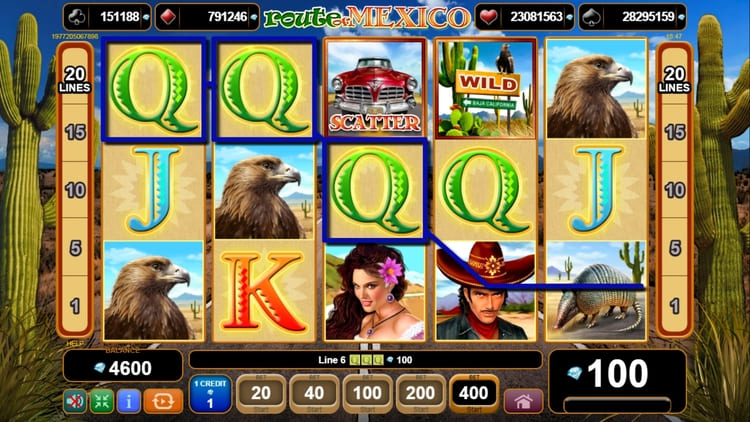Image resolution: width=750 pixels, height=422 pixels.
Task: Toggle fullscreen with the green arrows icon
Action: [x=103, y=401]
